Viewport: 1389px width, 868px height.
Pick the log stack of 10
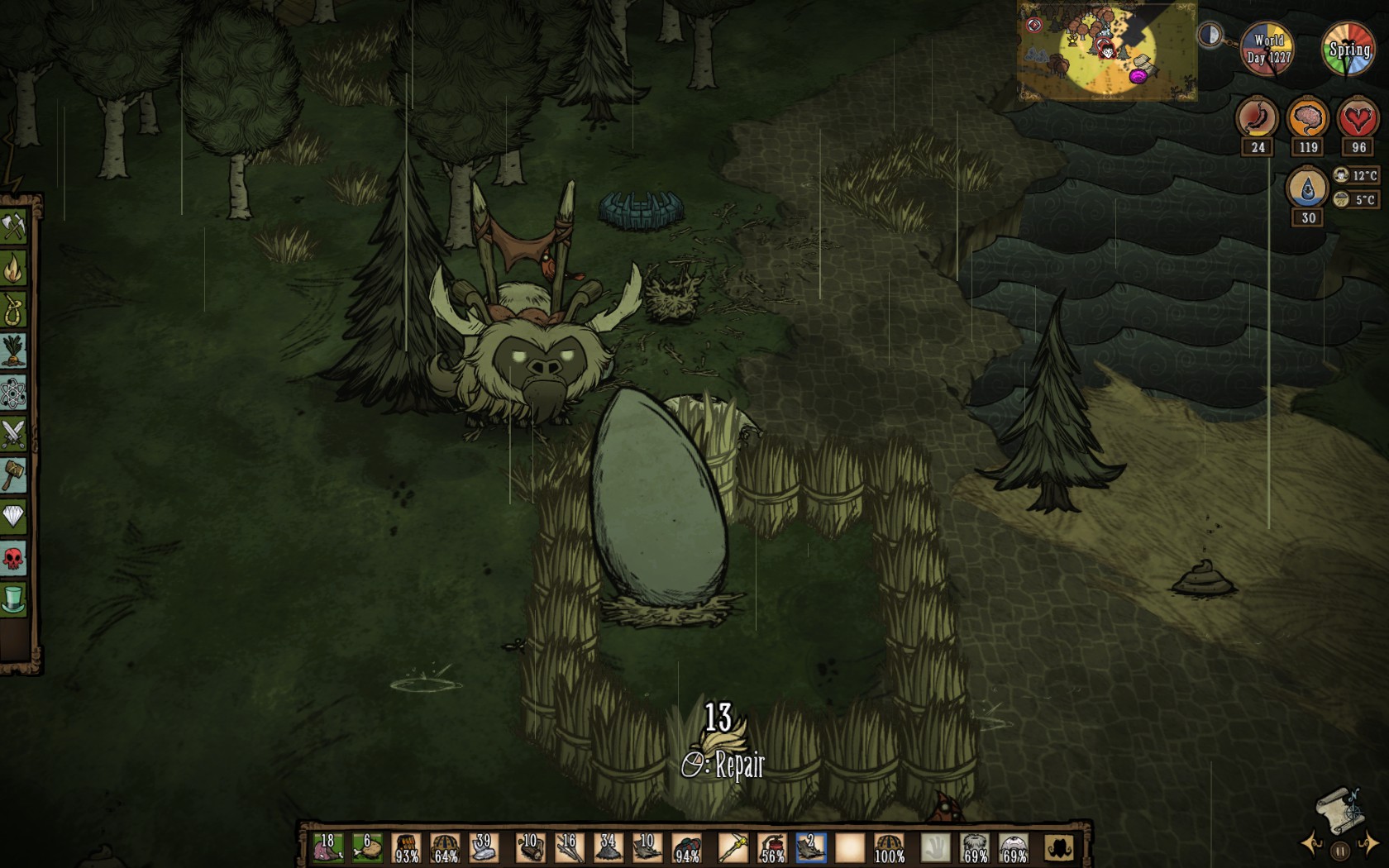click(x=529, y=848)
